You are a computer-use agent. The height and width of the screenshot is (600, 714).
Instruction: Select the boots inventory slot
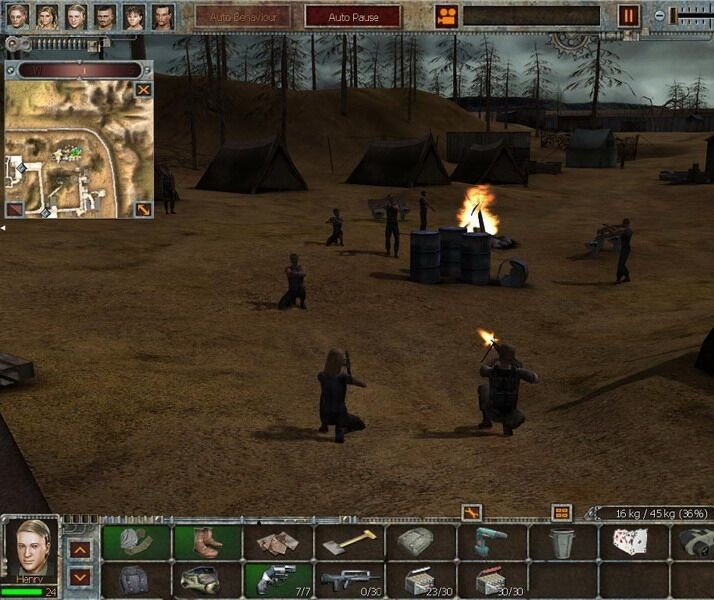click(208, 542)
